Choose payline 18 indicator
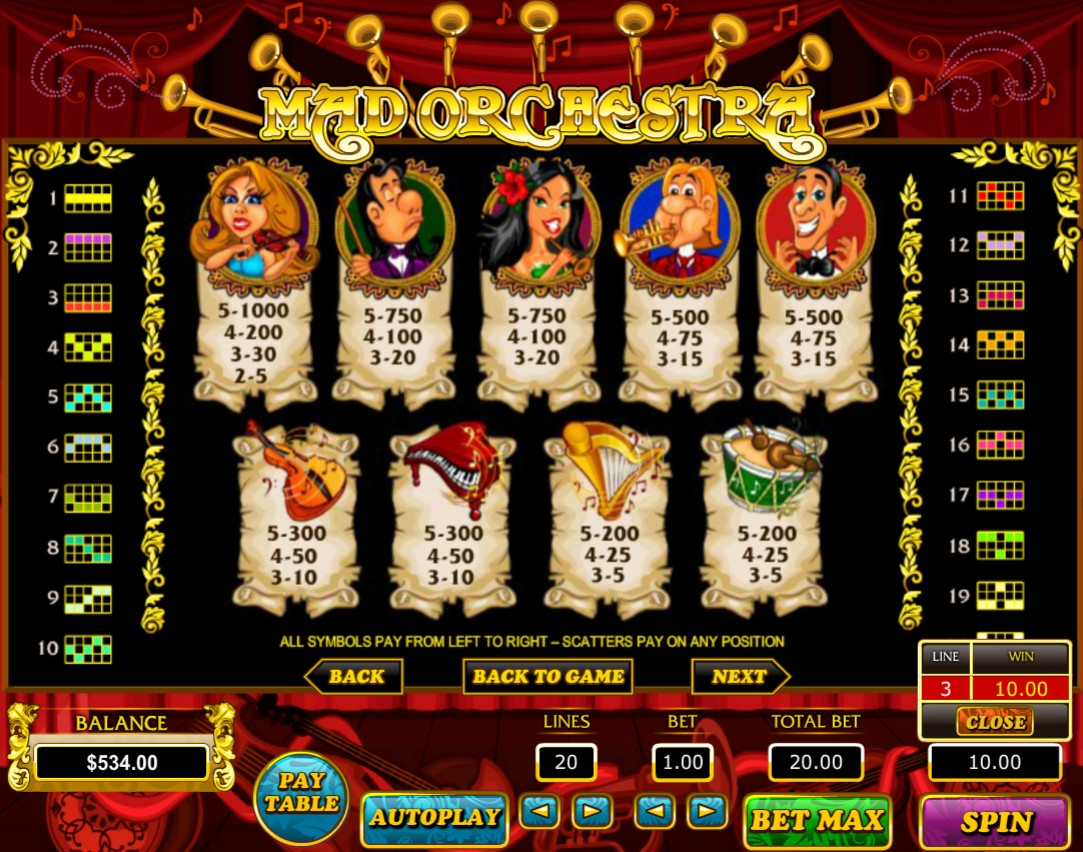The image size is (1083, 852). (1000, 545)
